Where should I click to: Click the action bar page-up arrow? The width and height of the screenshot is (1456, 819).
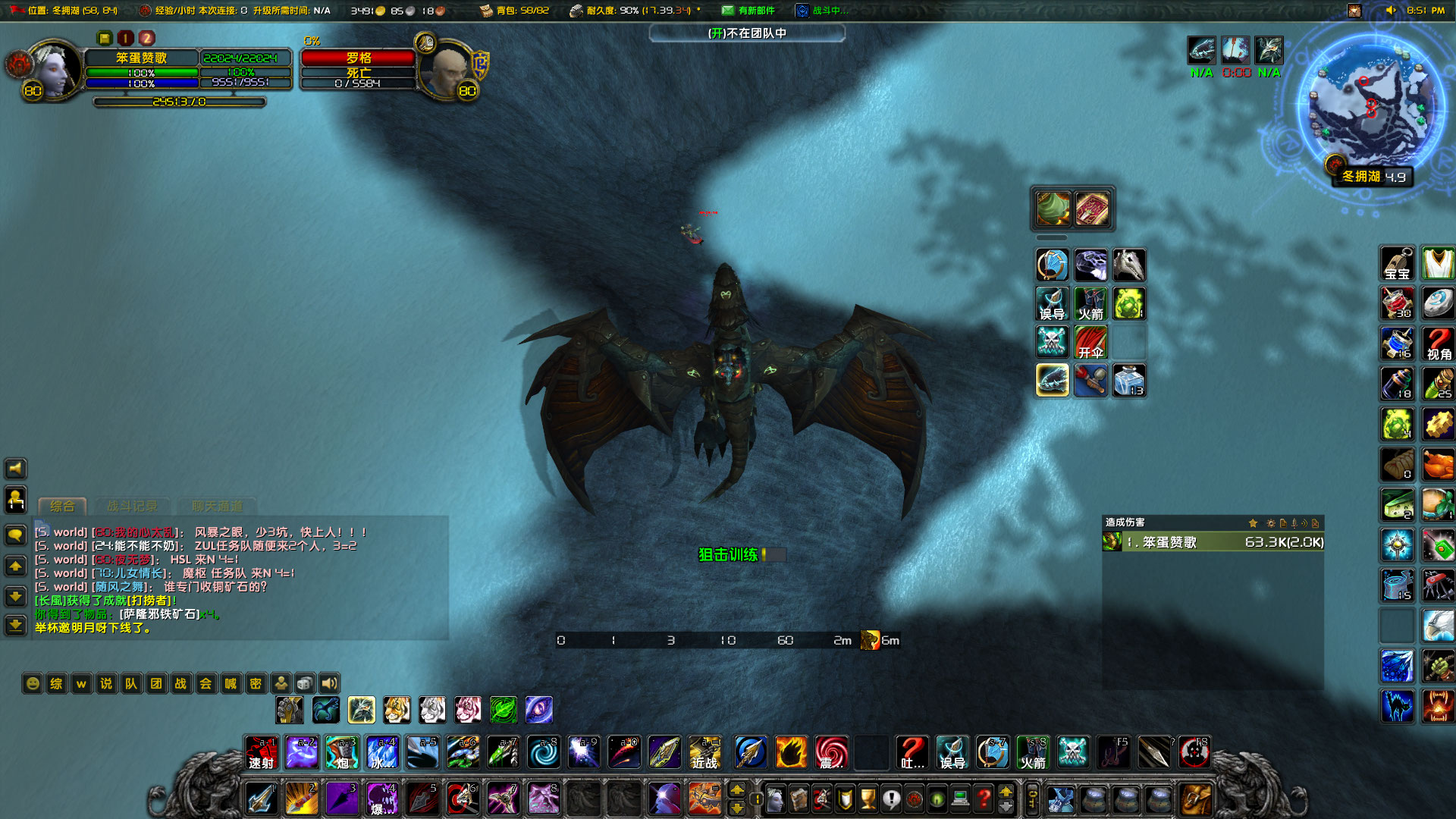(739, 790)
